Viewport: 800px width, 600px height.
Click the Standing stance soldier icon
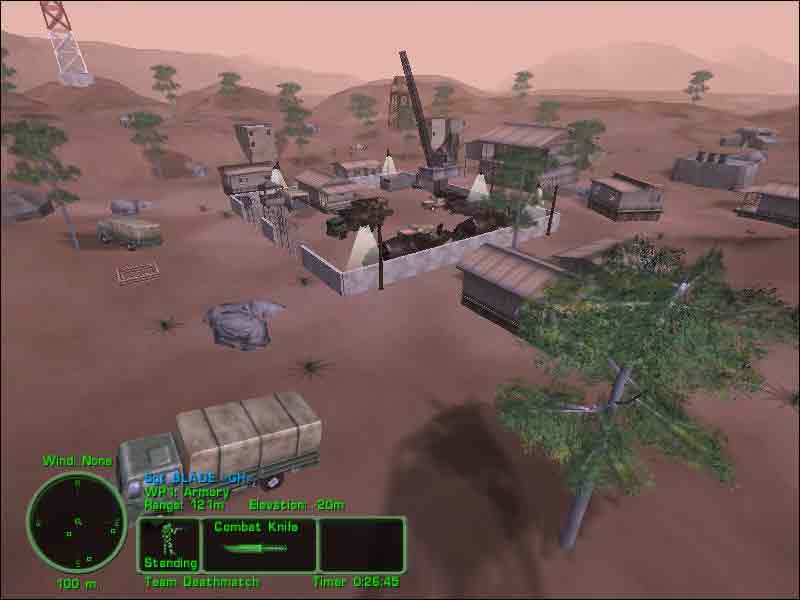168,540
